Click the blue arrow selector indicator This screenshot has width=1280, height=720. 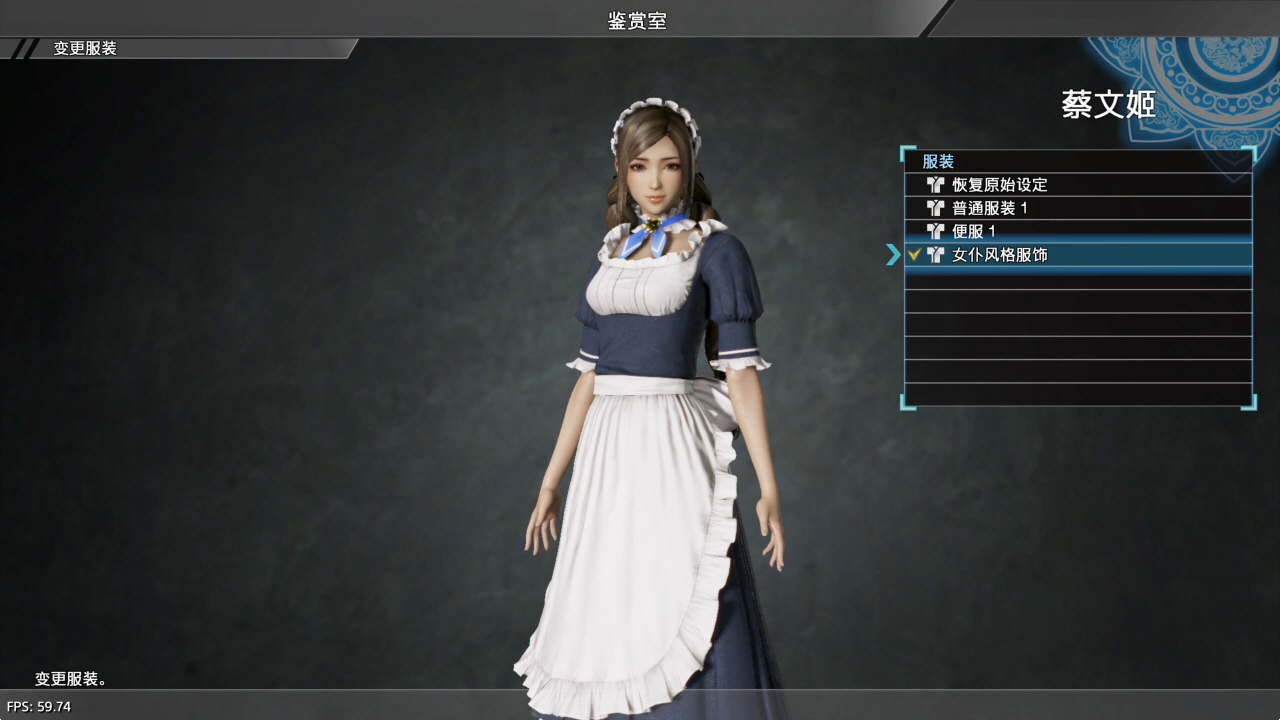pyautogui.click(x=893, y=255)
